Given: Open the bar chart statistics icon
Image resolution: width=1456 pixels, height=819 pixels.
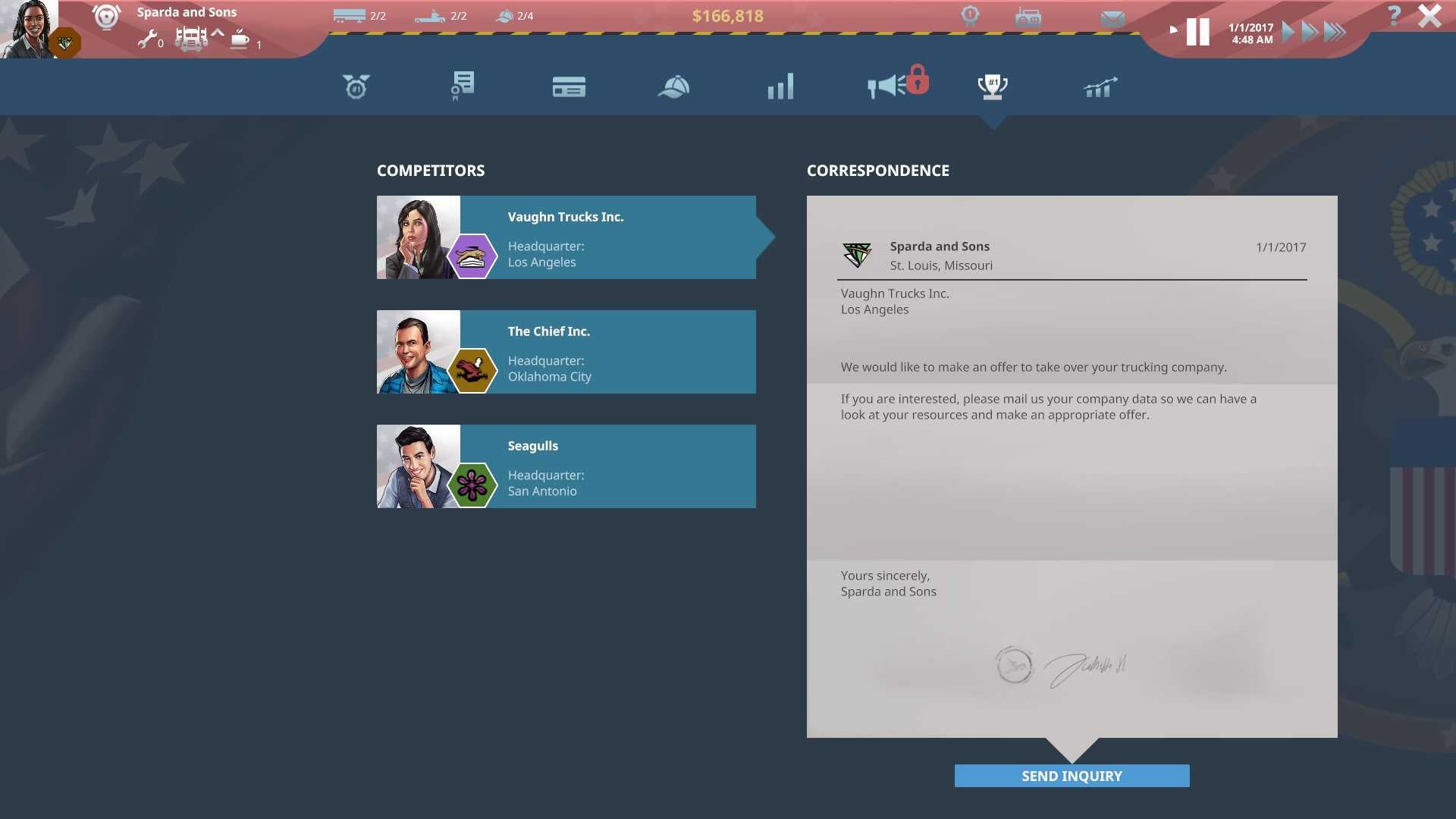Looking at the screenshot, I should (x=780, y=86).
